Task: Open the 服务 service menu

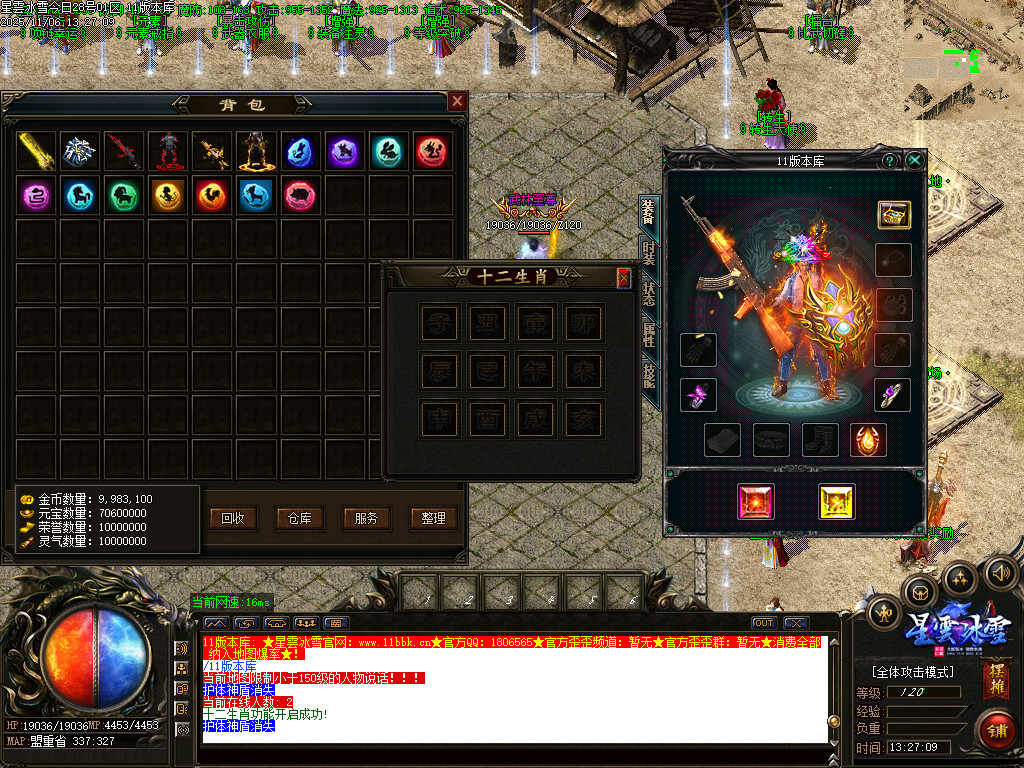Action: click(x=366, y=518)
